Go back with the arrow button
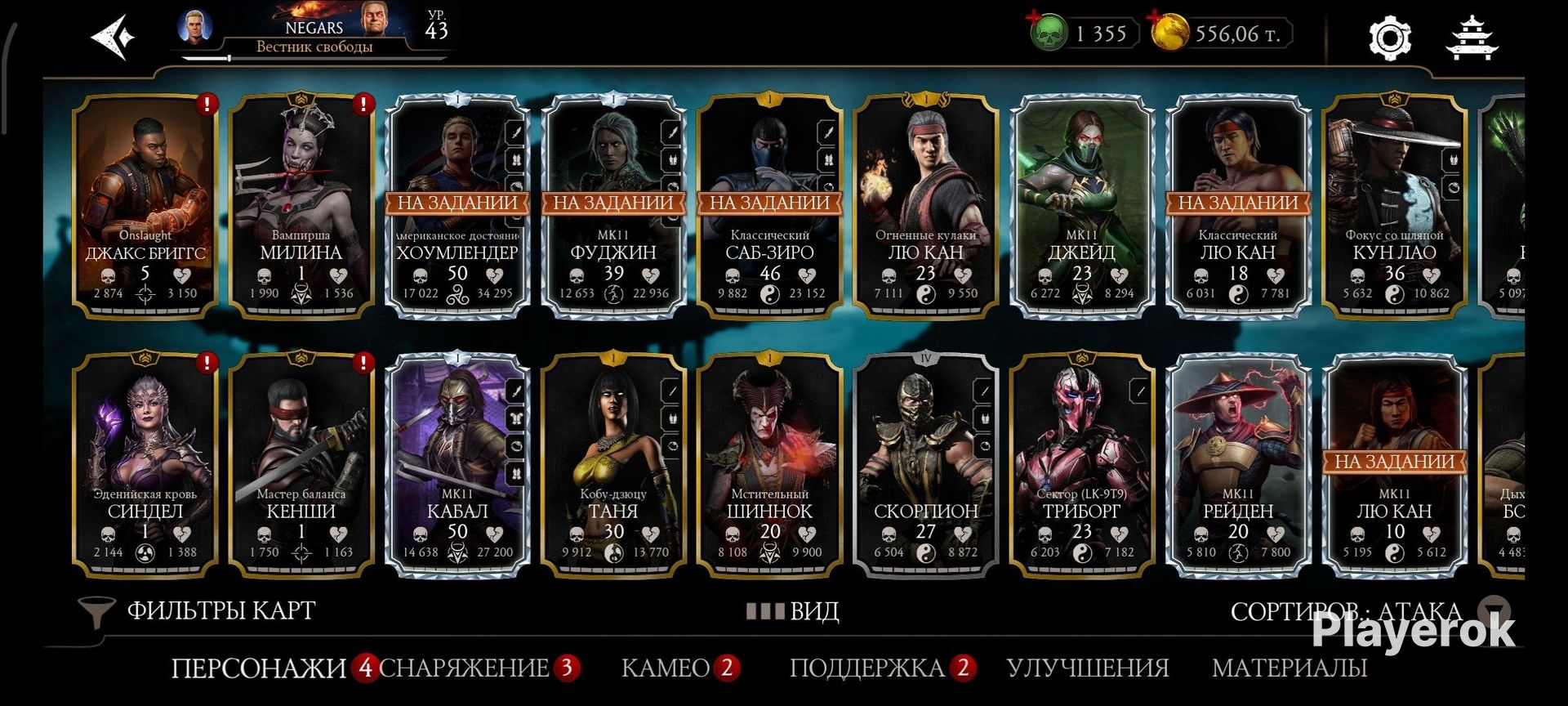Image resolution: width=1568 pixels, height=706 pixels. click(x=114, y=37)
